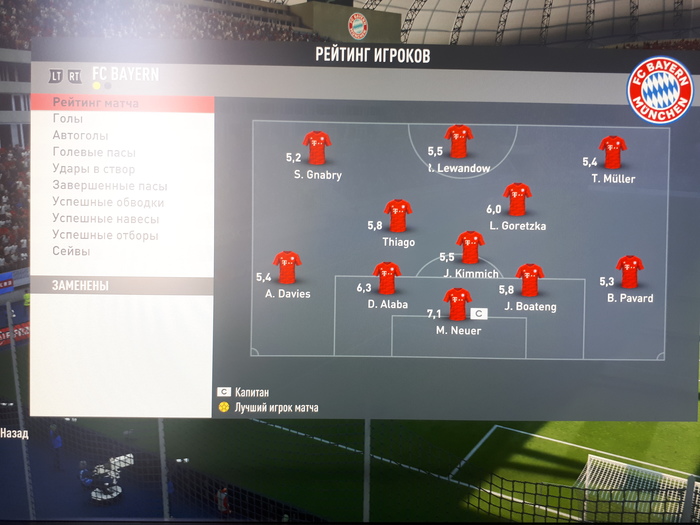
Task: Select Удары в створ entry
Action: (x=94, y=169)
